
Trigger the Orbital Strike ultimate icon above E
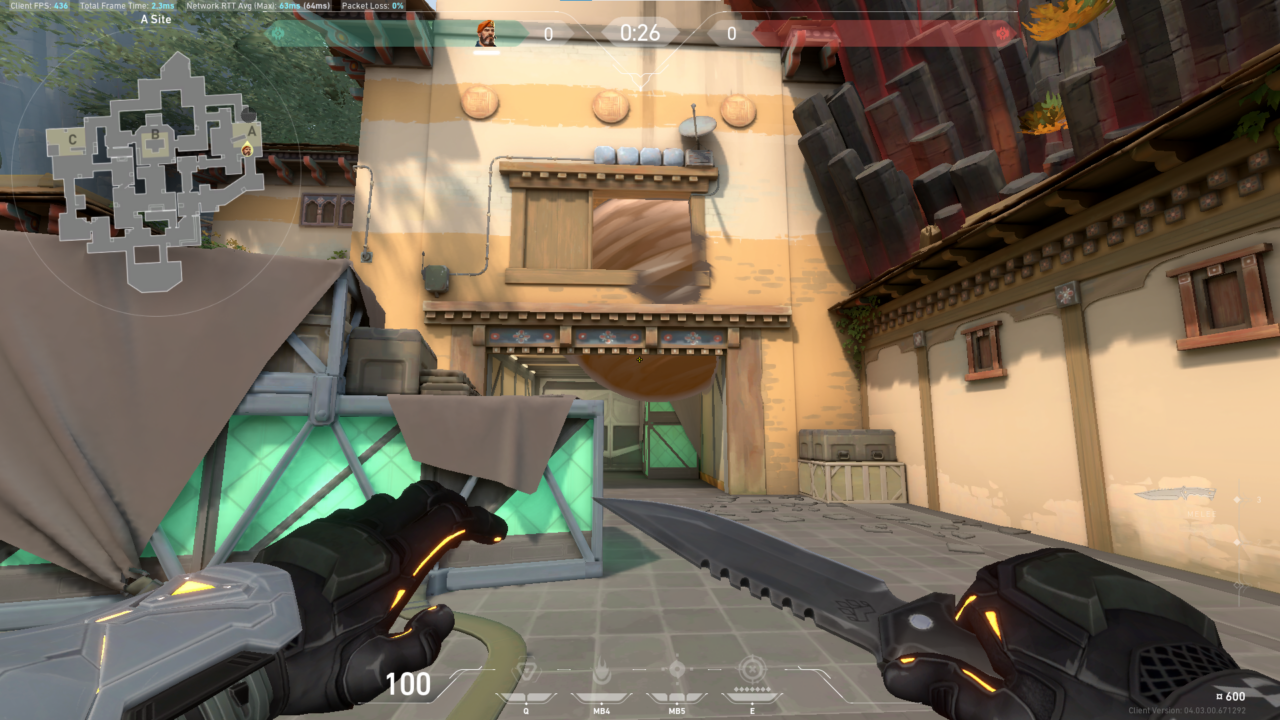pos(752,670)
